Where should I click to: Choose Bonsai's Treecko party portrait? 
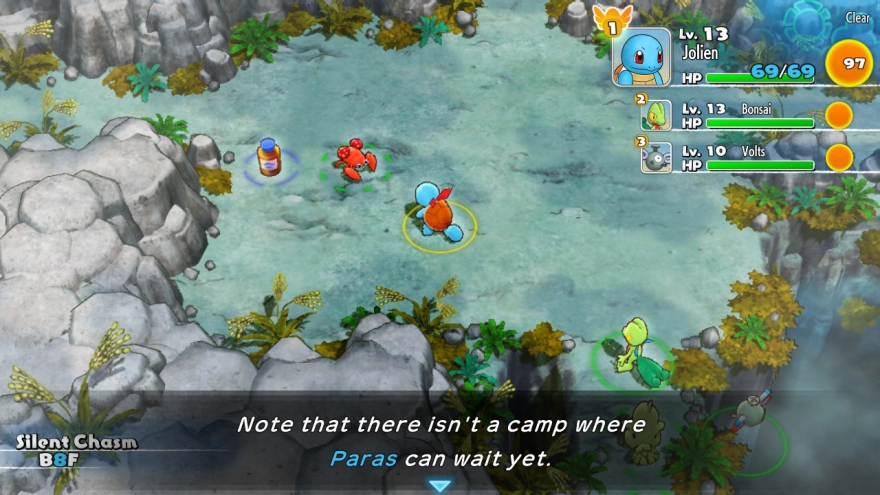[656, 115]
